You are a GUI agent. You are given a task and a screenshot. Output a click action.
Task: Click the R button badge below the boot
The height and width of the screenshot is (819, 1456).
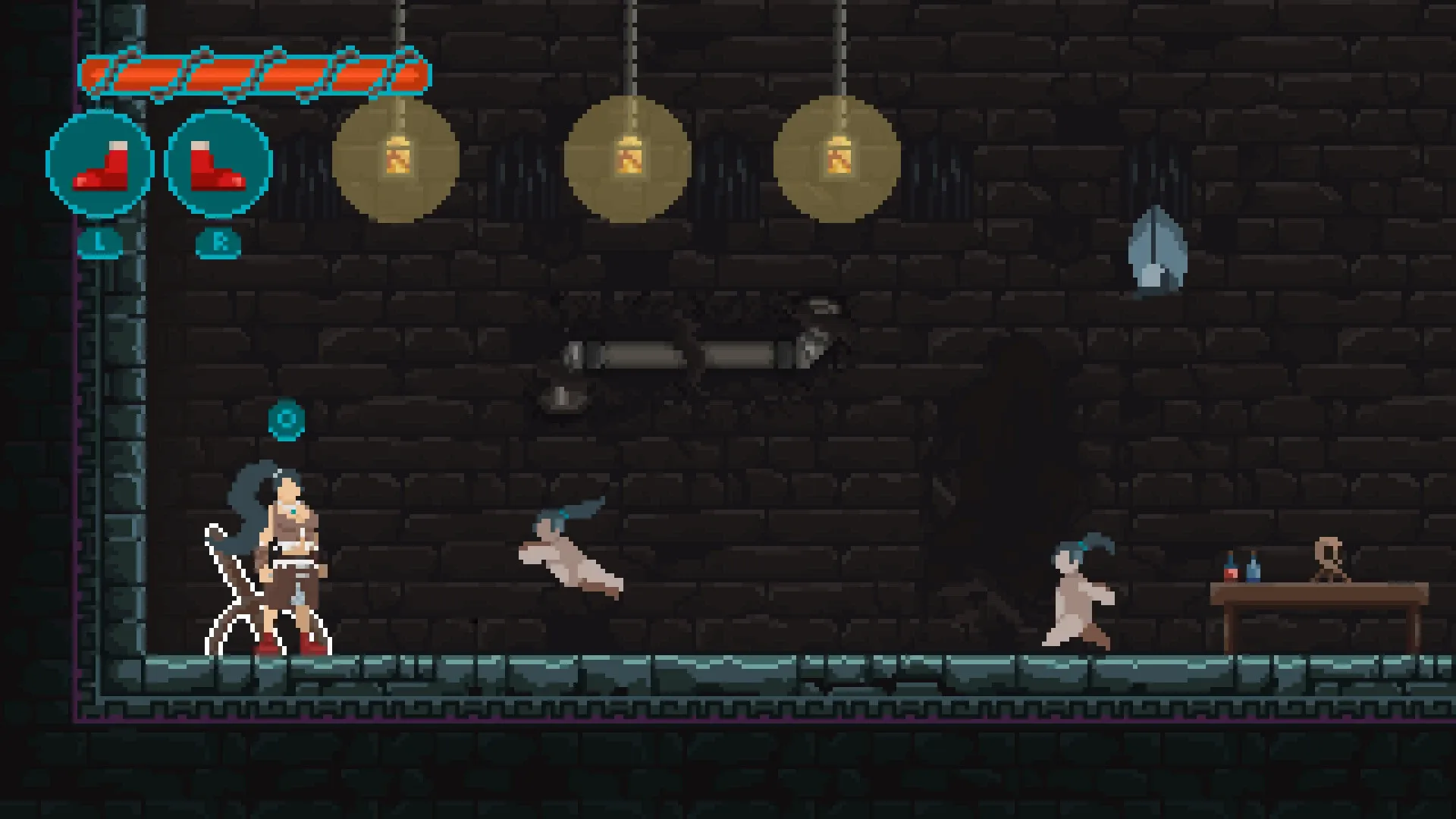coord(219,243)
